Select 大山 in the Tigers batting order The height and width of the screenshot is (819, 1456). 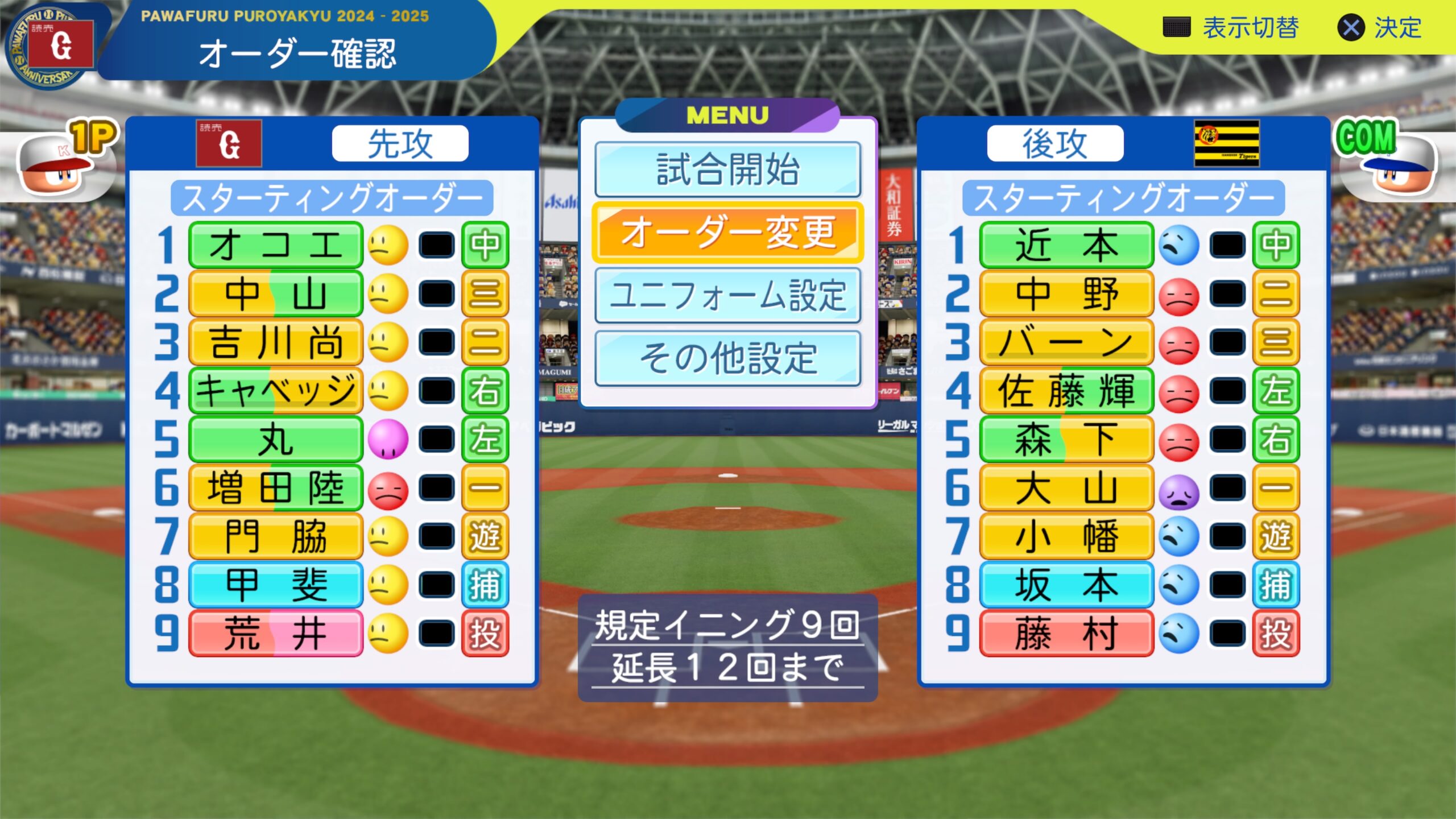[1066, 488]
